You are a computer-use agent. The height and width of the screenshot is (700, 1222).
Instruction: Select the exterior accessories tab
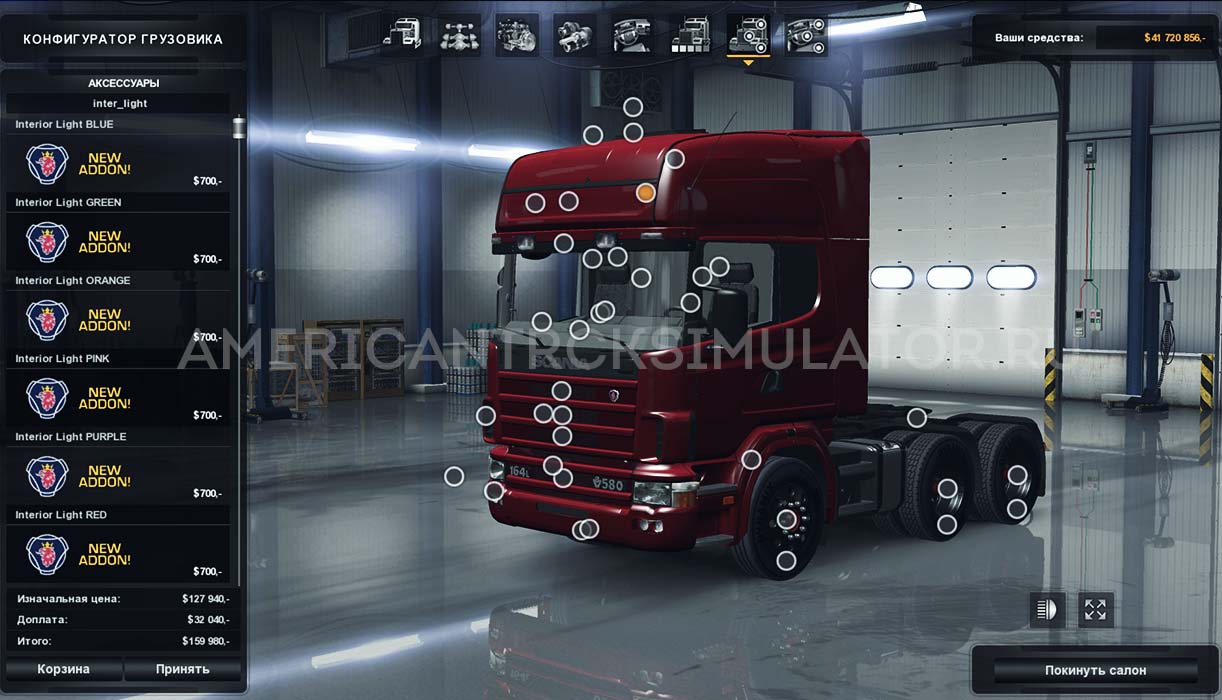pos(748,35)
